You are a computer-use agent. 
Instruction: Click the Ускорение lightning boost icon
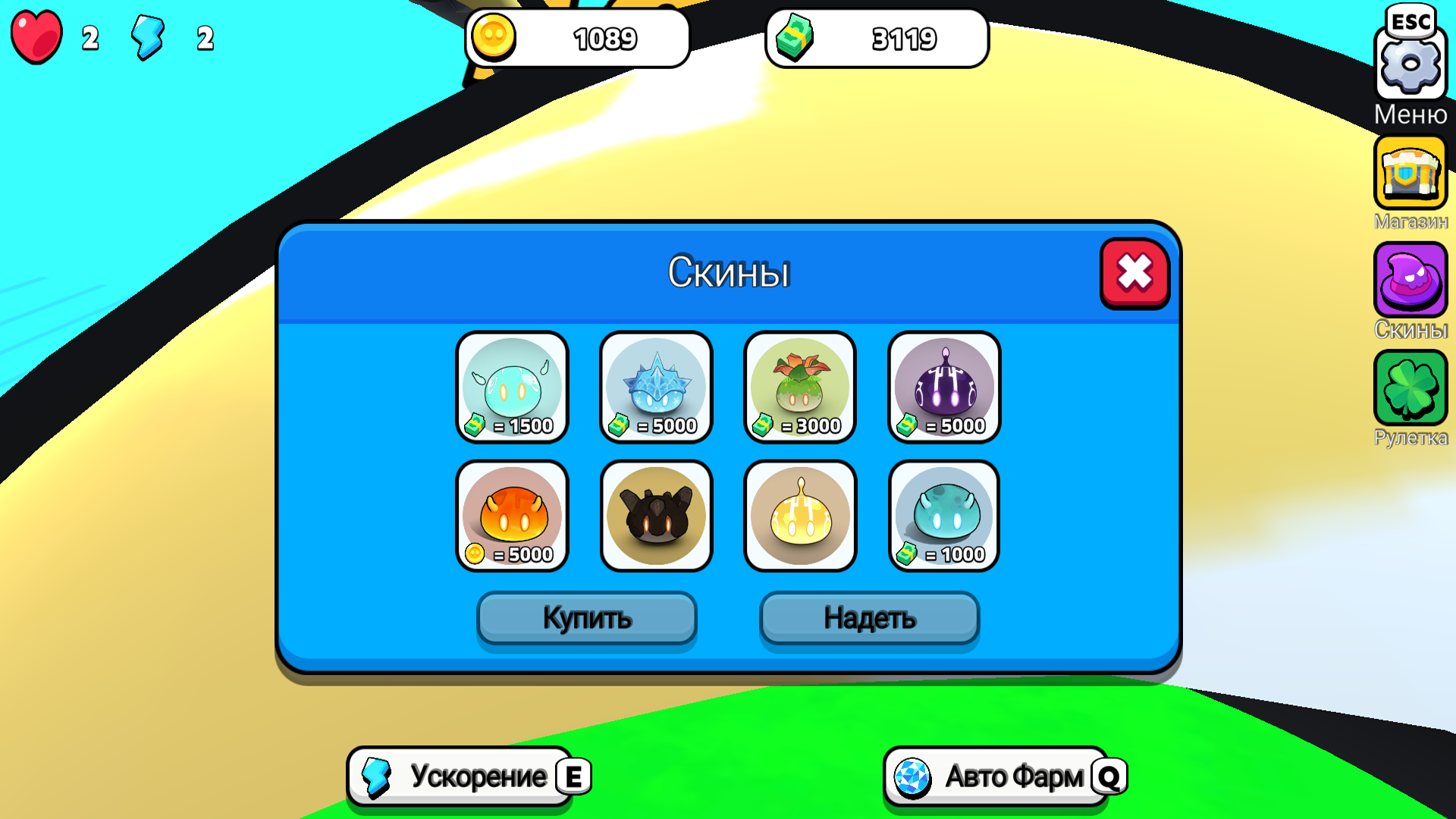click(377, 776)
